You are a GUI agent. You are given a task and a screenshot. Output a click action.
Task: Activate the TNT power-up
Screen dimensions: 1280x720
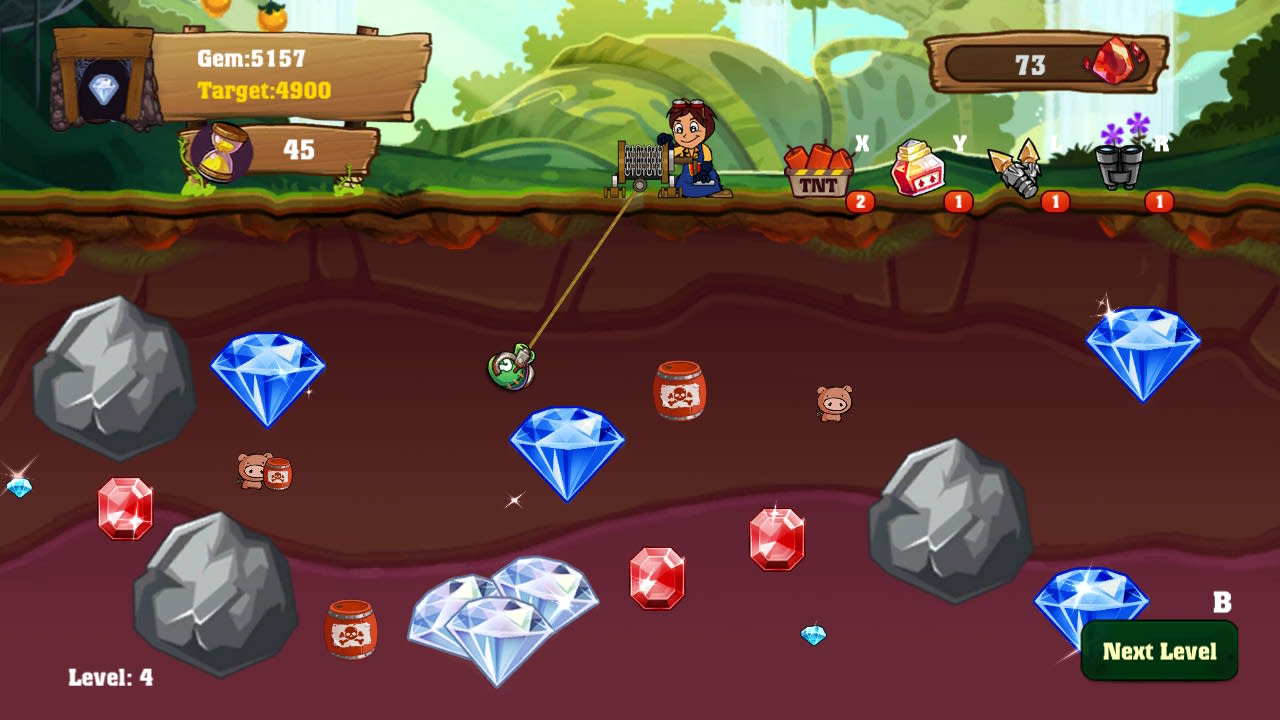coord(816,172)
